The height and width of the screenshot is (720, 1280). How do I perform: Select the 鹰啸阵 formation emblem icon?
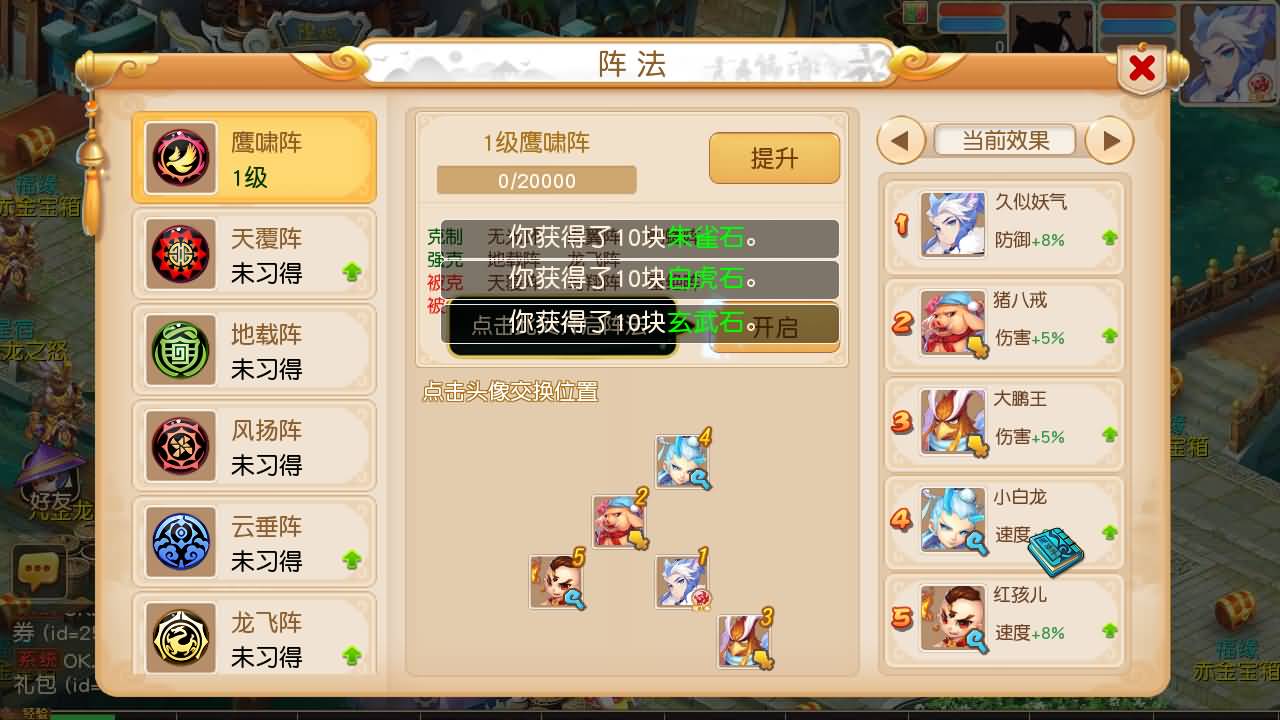180,158
